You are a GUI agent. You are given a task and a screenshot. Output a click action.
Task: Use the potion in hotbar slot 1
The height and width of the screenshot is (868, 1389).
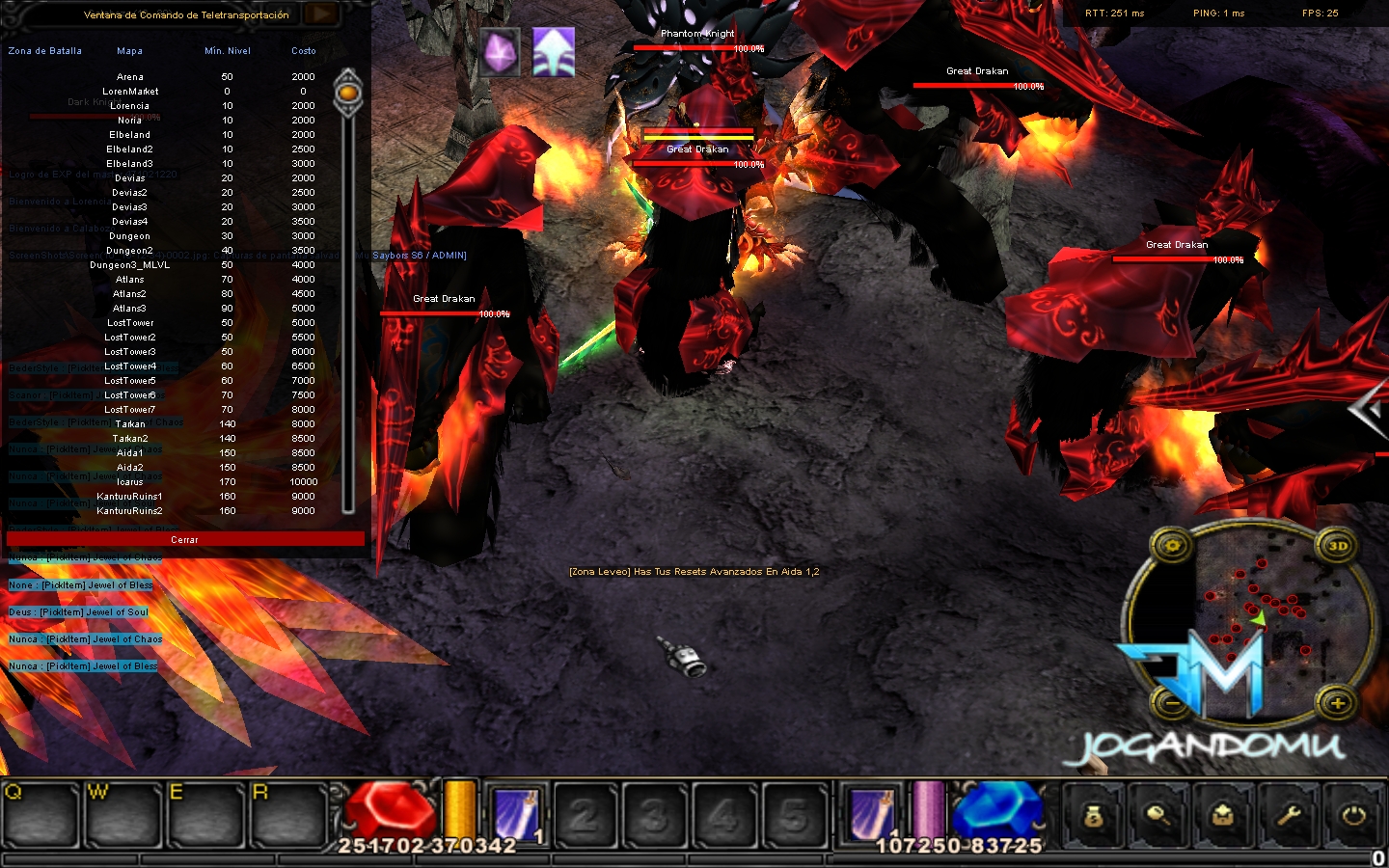tap(516, 815)
